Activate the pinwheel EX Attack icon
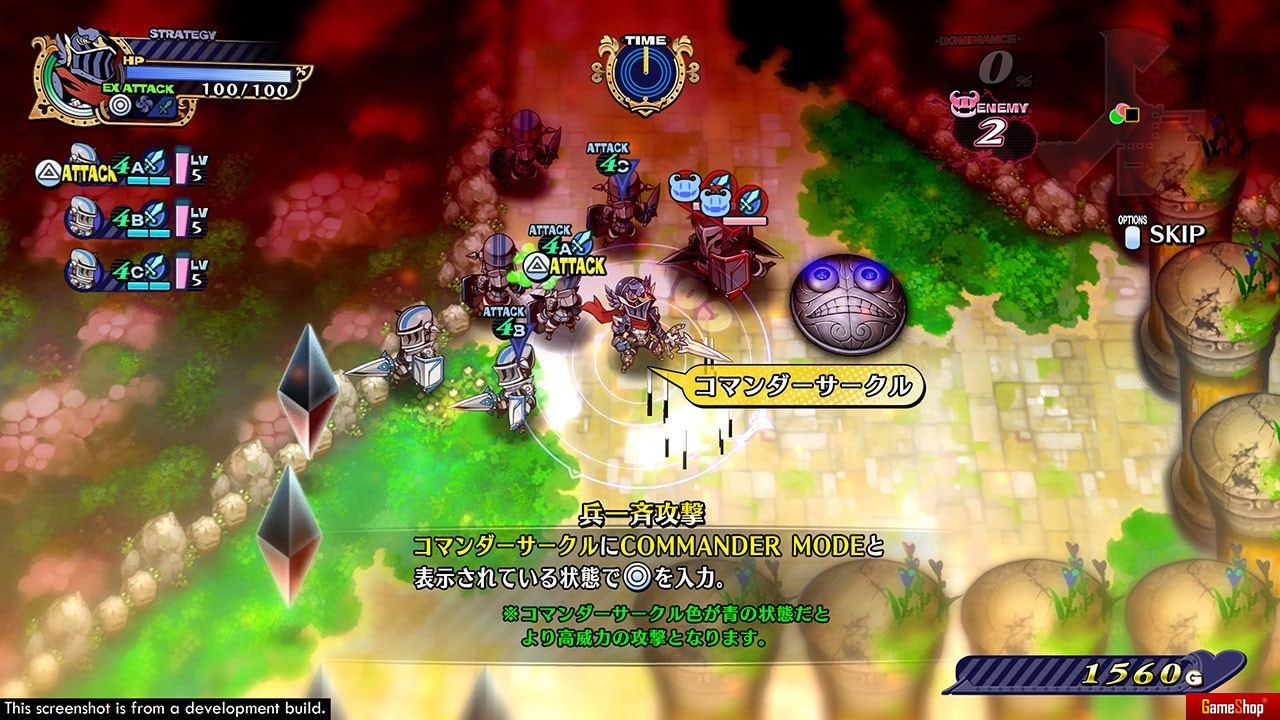Screen dimensions: 1280x720 143,105
